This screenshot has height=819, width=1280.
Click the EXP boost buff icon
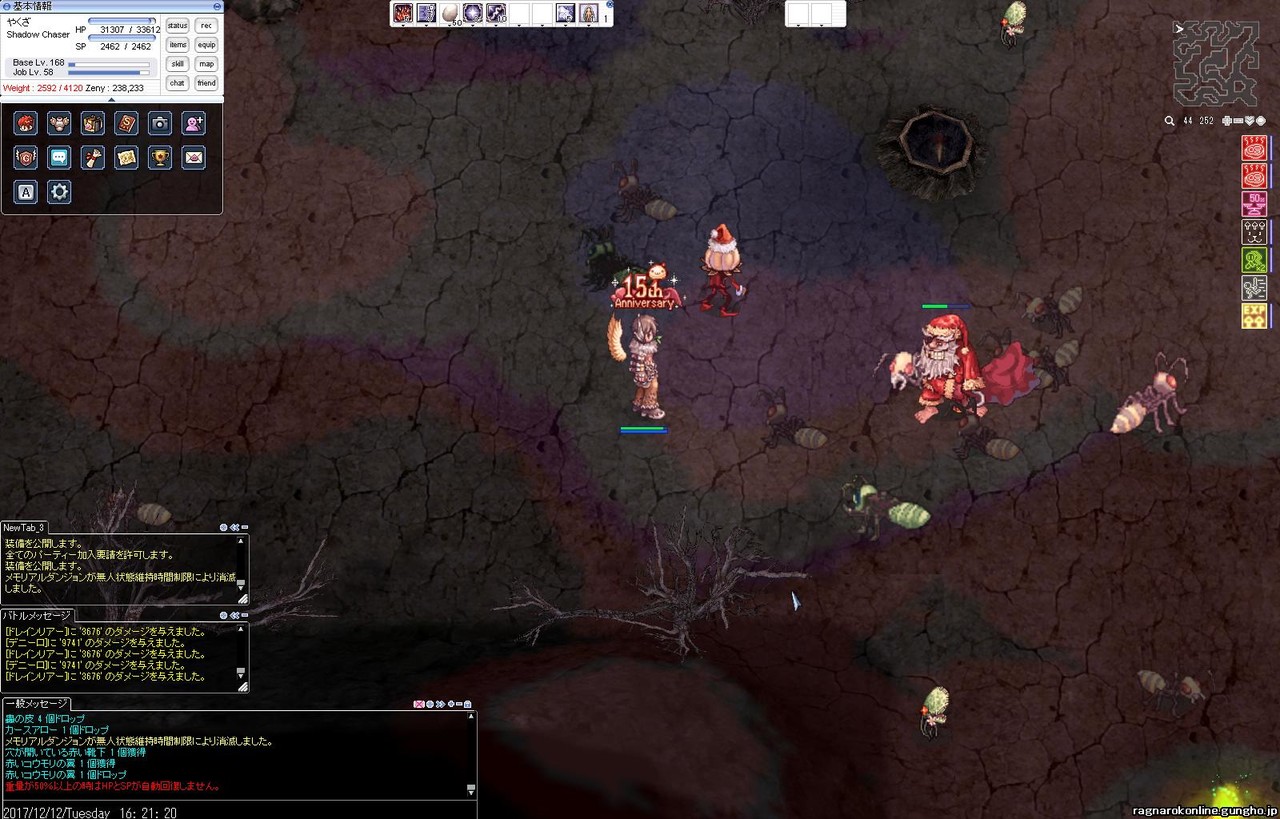coord(1254,316)
